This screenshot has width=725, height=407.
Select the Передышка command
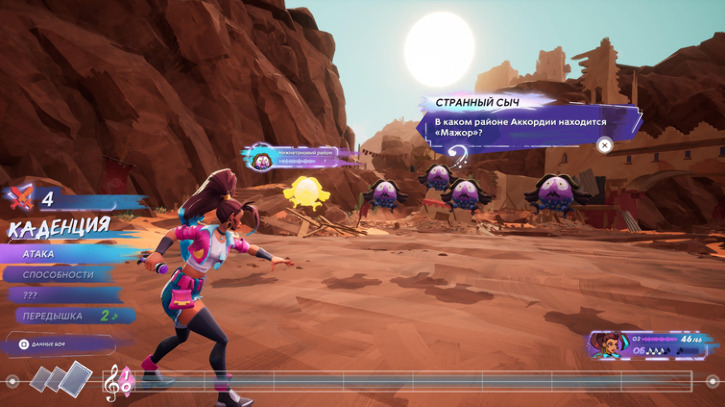(62, 316)
